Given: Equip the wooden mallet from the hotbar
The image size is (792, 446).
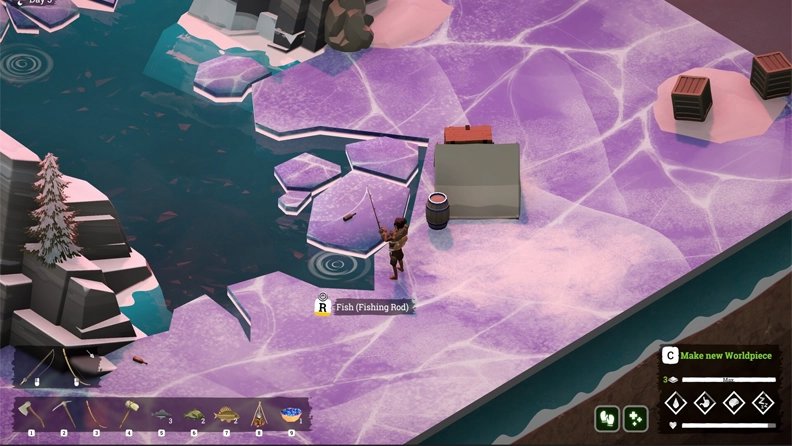Looking at the screenshot, I should [x=129, y=415].
